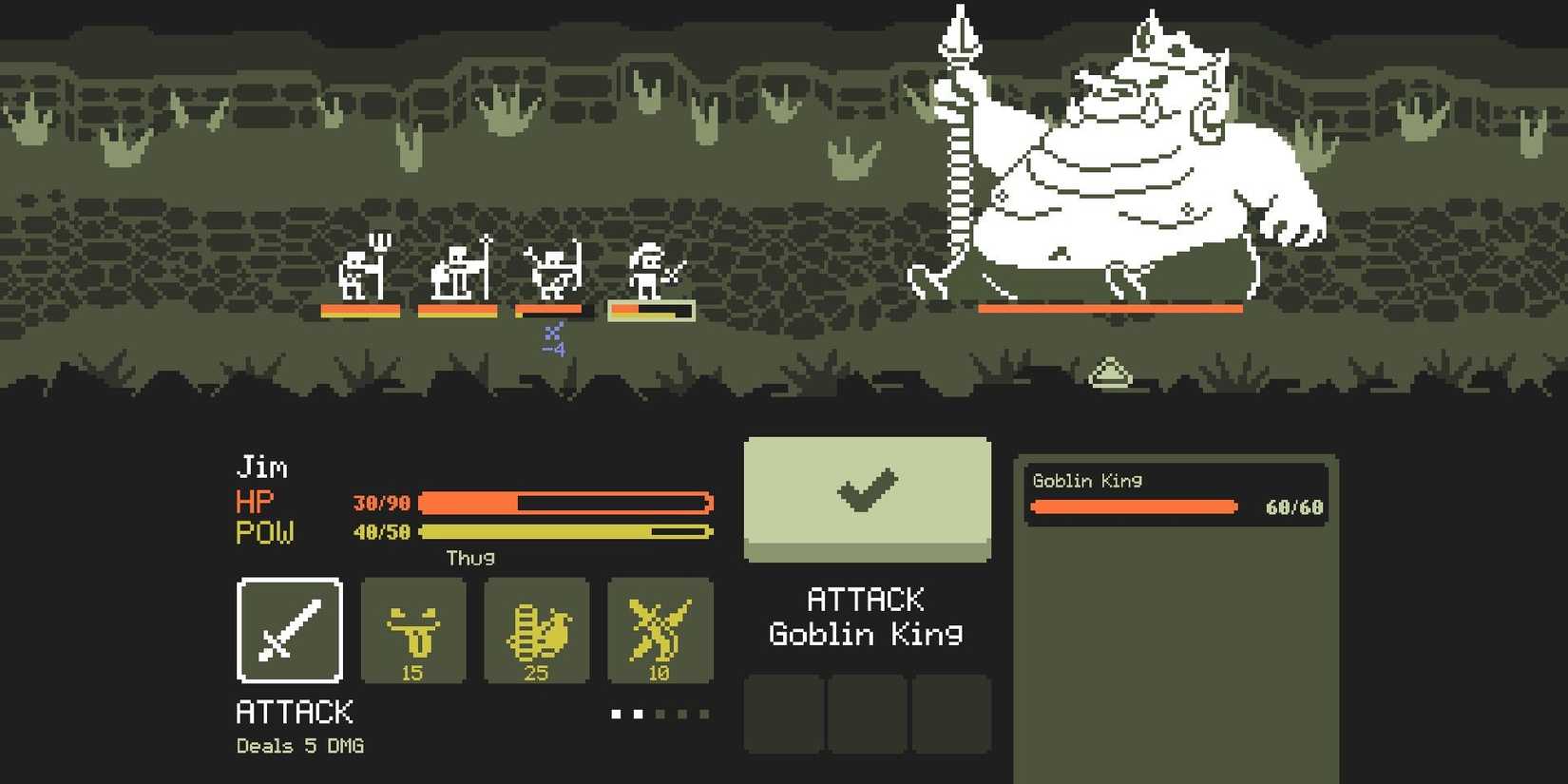Choose the serpent skill costing 25 POW
Image resolution: width=1568 pixels, height=784 pixels.
coord(536,632)
